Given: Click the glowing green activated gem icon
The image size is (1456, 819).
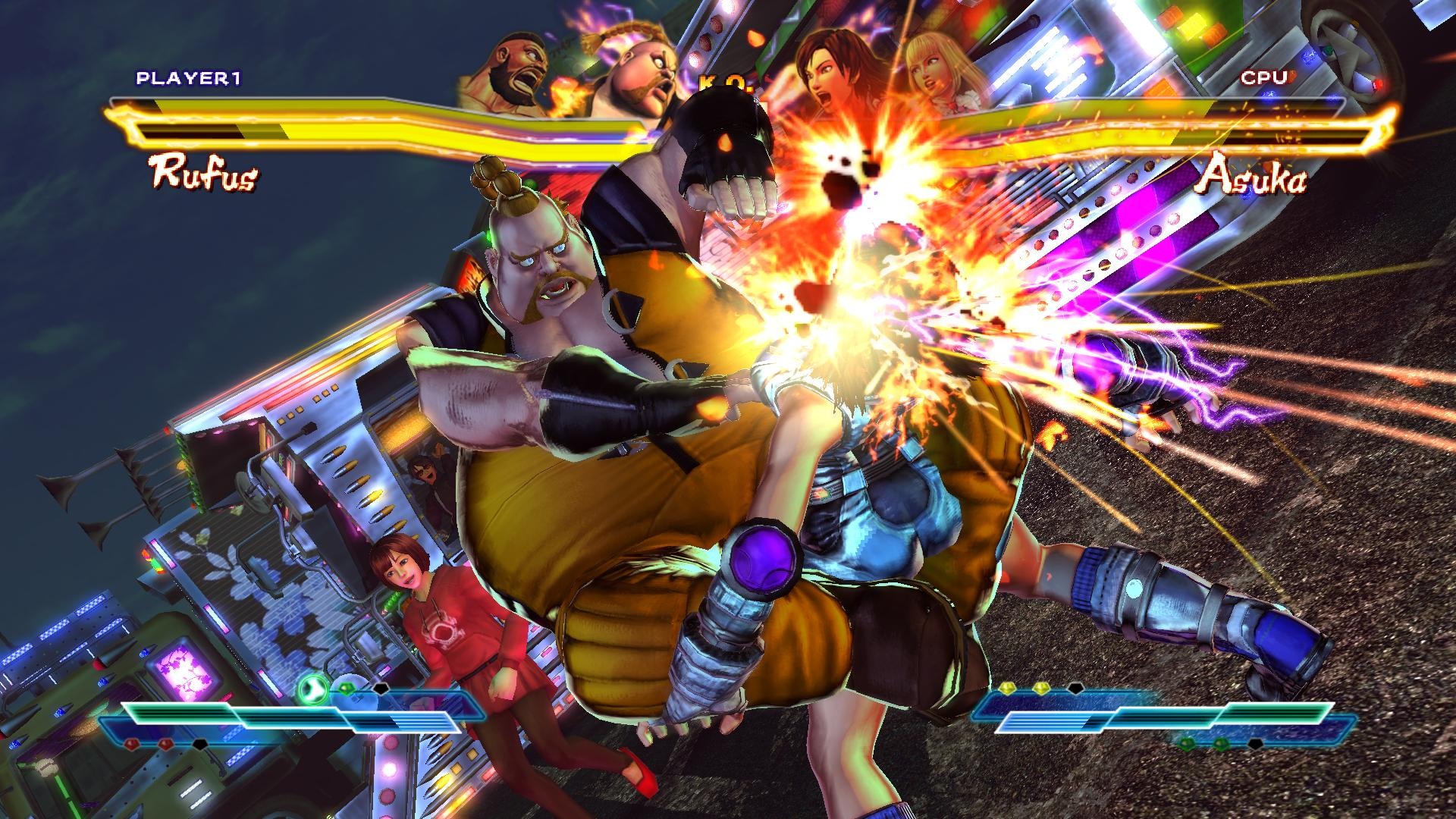Looking at the screenshot, I should pyautogui.click(x=310, y=689).
